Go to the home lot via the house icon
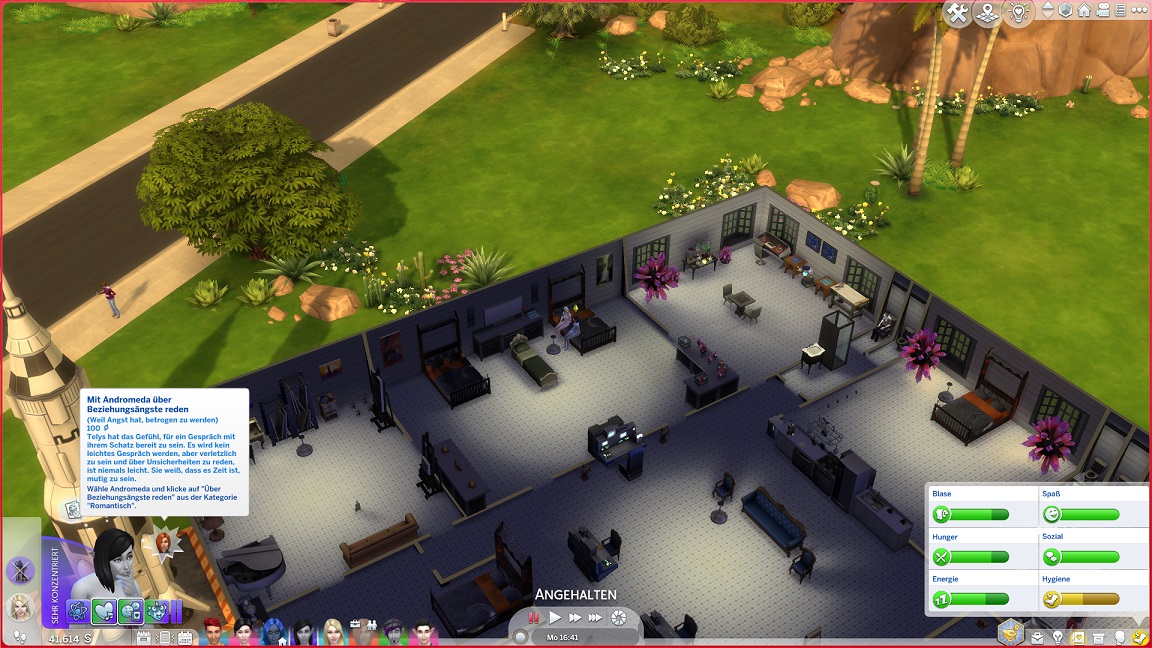 1084,10
